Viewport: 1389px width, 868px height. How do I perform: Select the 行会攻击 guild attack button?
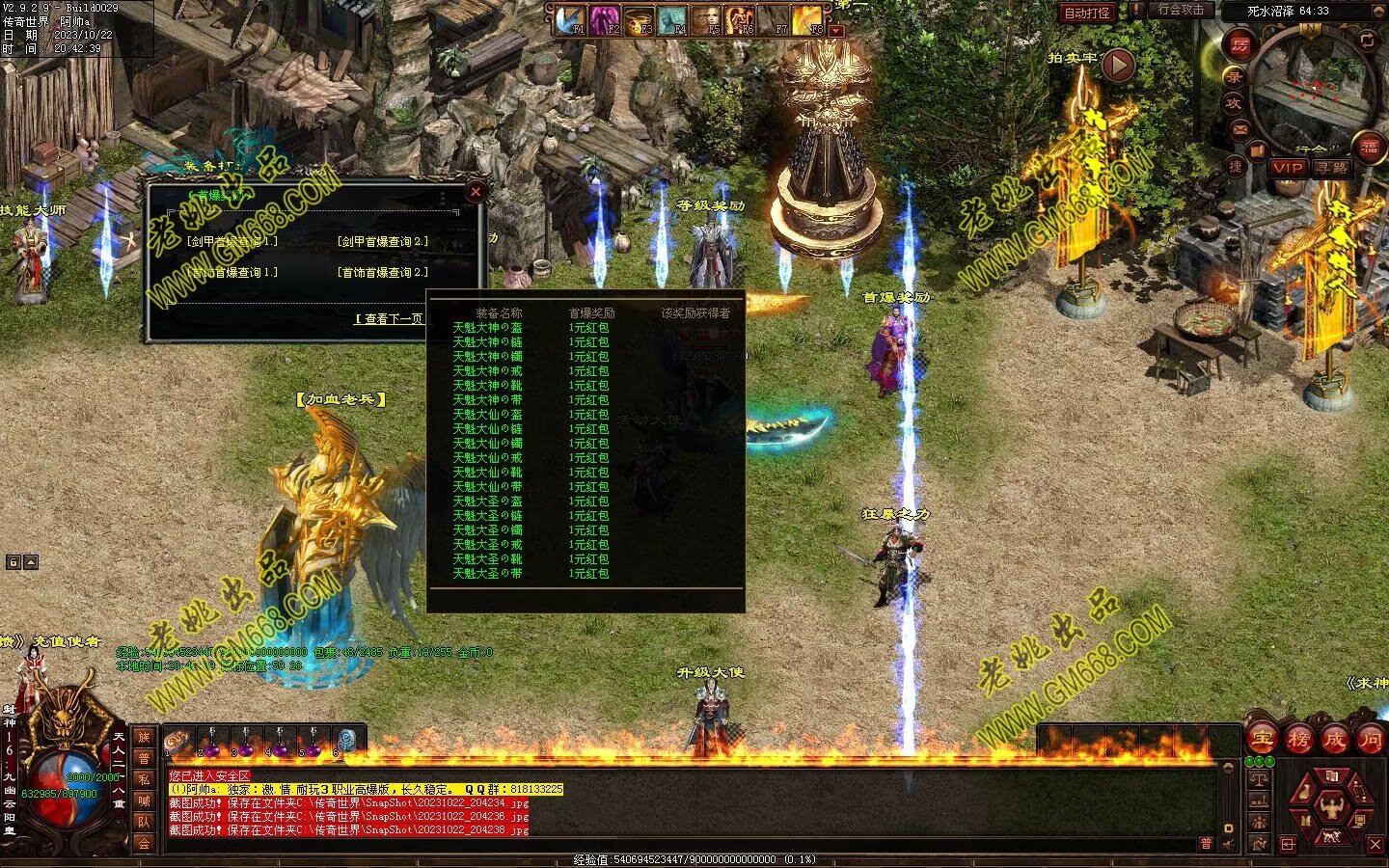[1181, 11]
